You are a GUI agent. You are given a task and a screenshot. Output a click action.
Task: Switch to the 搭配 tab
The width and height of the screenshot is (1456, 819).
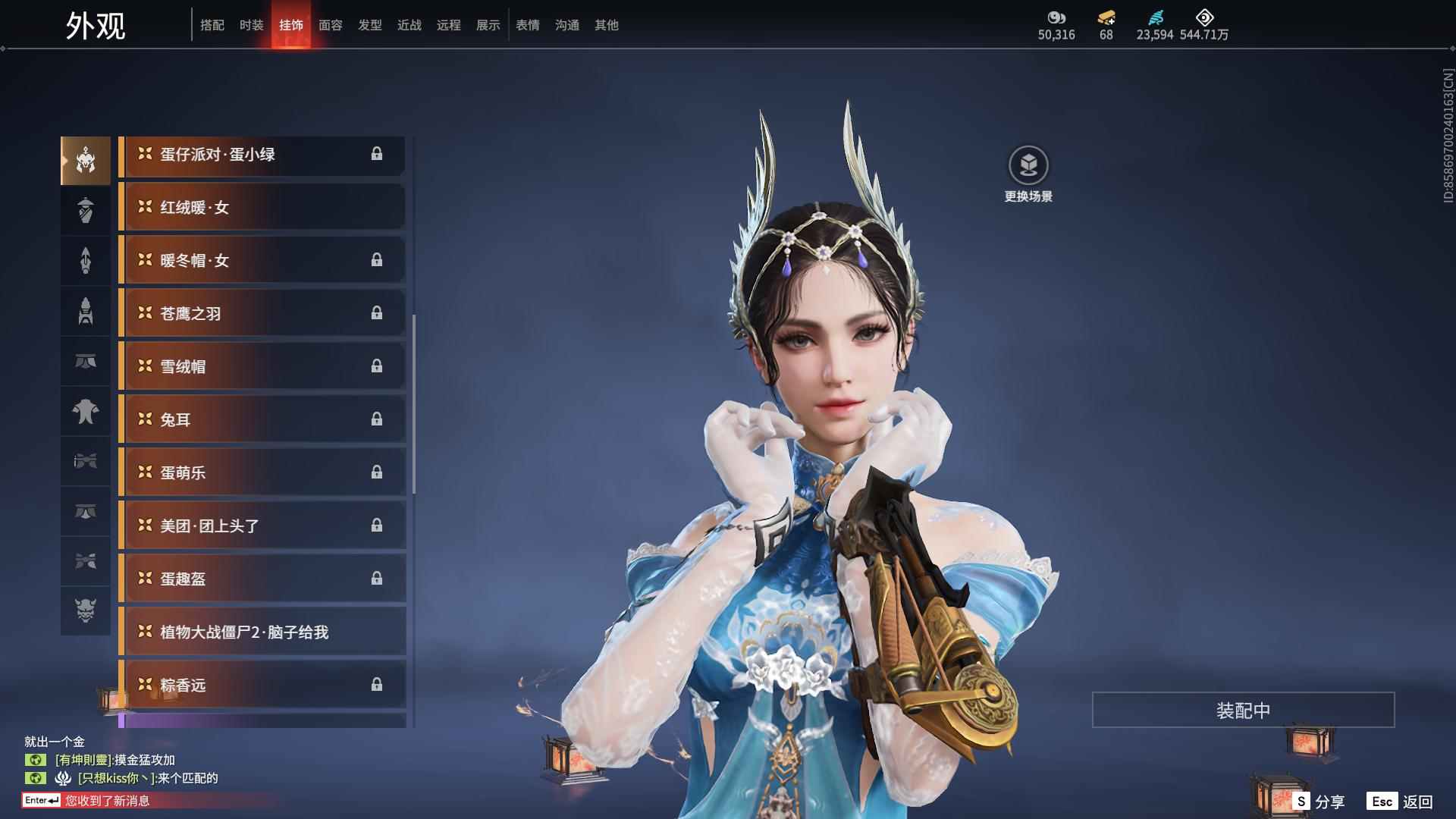coord(212,25)
